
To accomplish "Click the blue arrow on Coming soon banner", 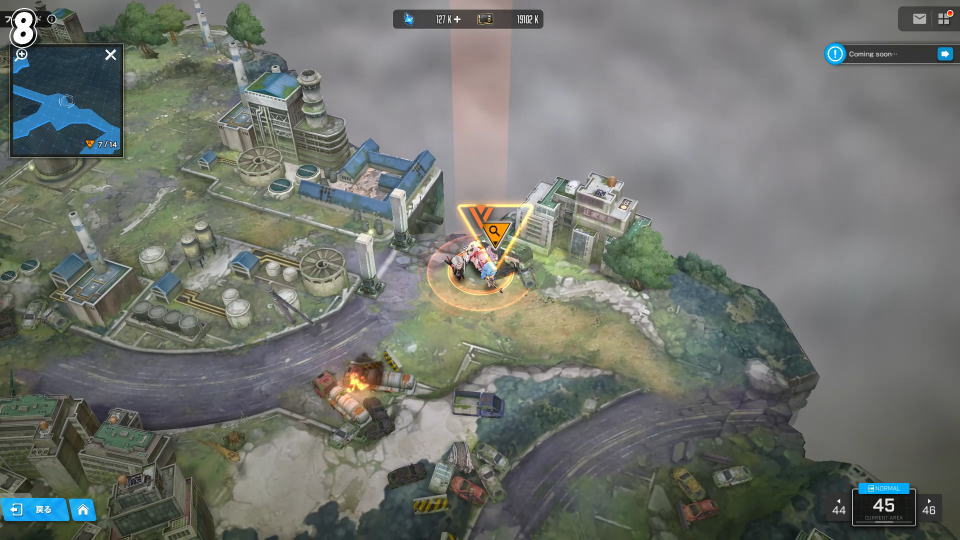I will [x=944, y=54].
